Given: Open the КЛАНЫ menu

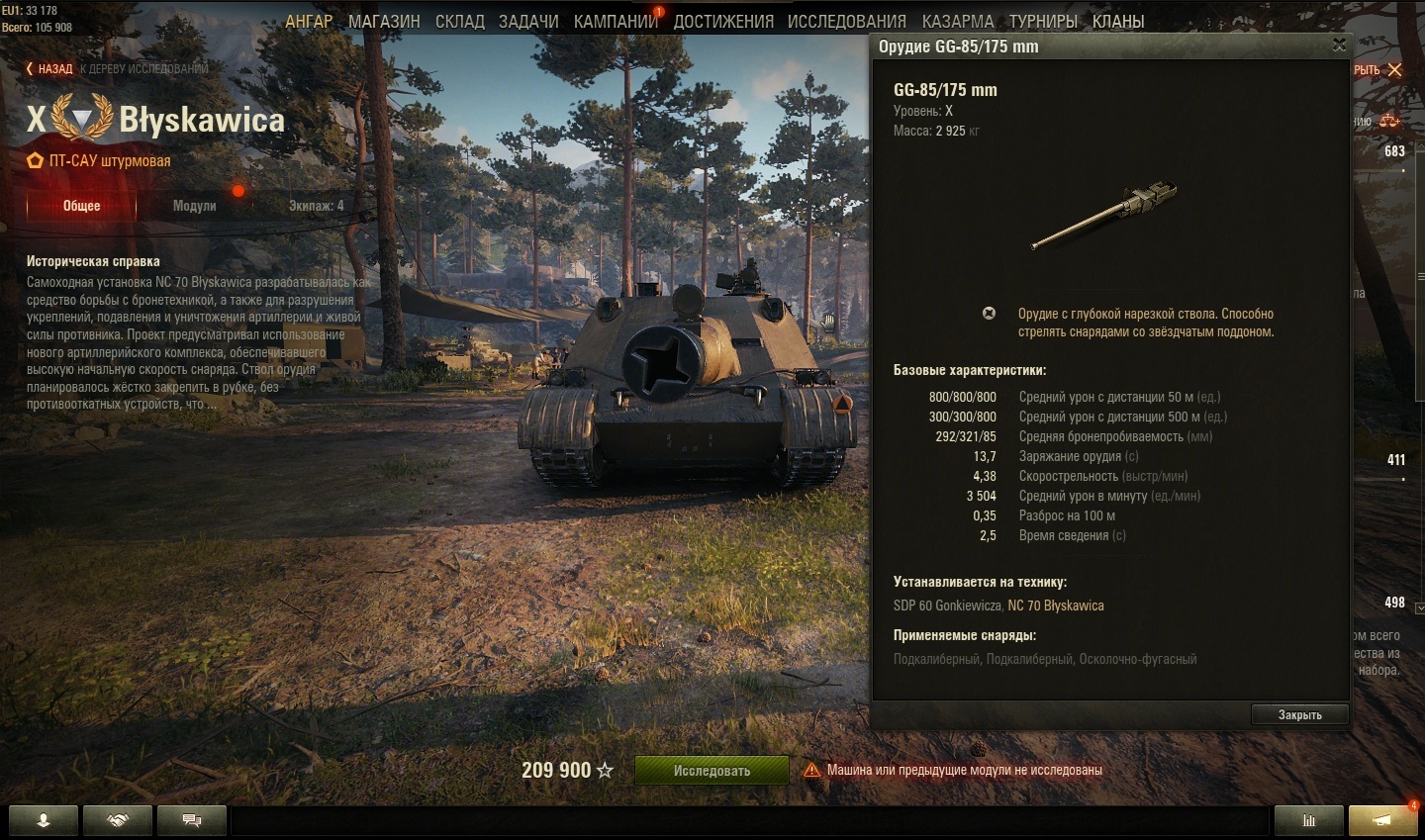Looking at the screenshot, I should [1118, 21].
